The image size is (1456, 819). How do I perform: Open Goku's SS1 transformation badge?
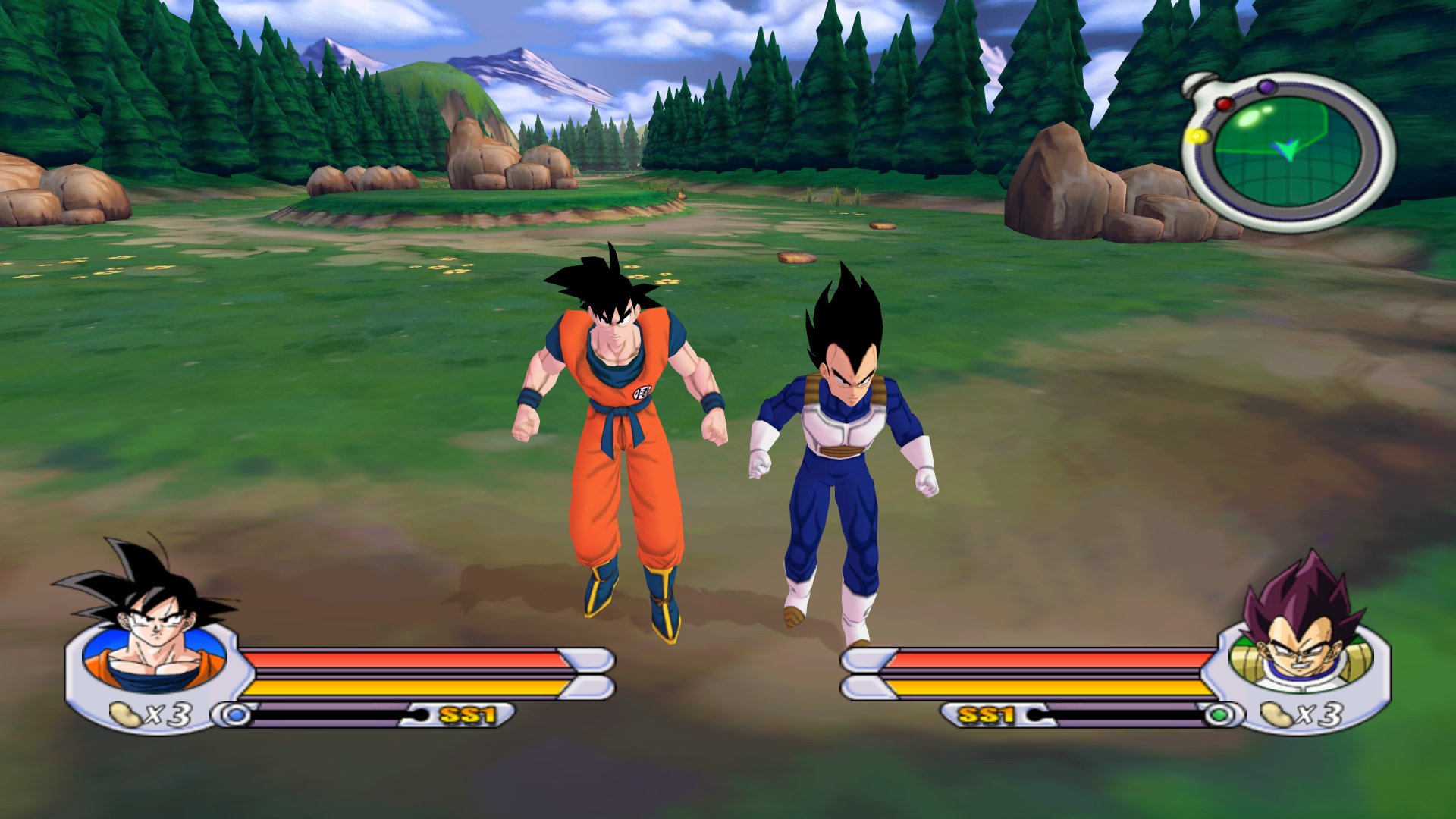(x=467, y=714)
